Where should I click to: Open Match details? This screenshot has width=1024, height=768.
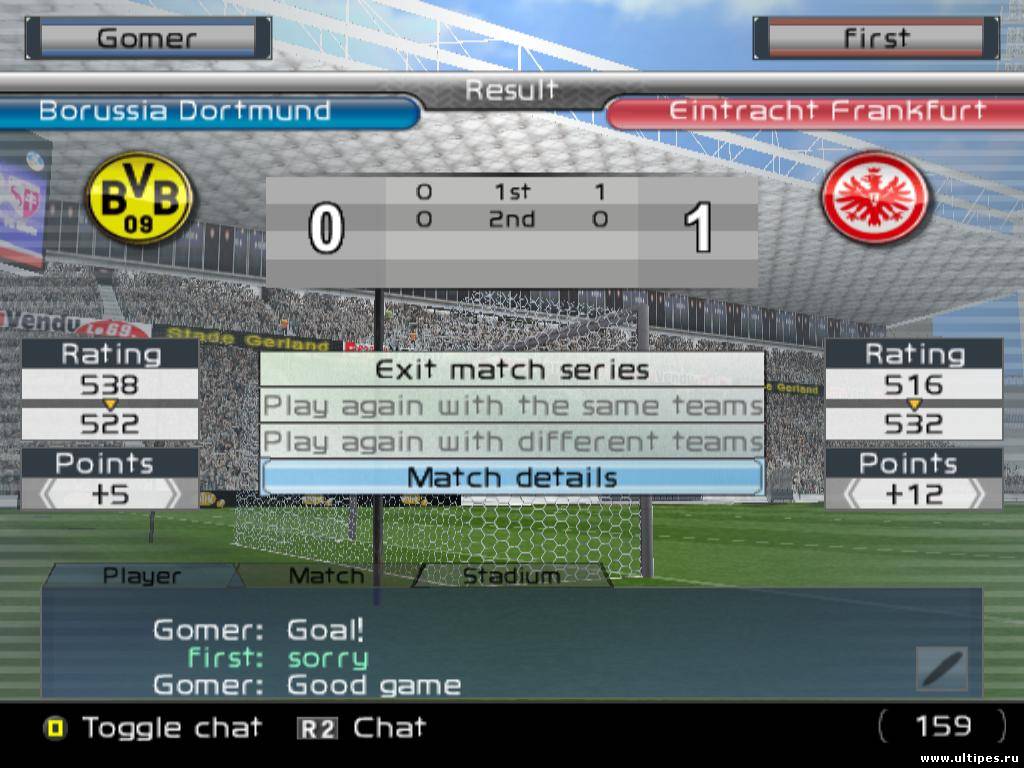(511, 478)
